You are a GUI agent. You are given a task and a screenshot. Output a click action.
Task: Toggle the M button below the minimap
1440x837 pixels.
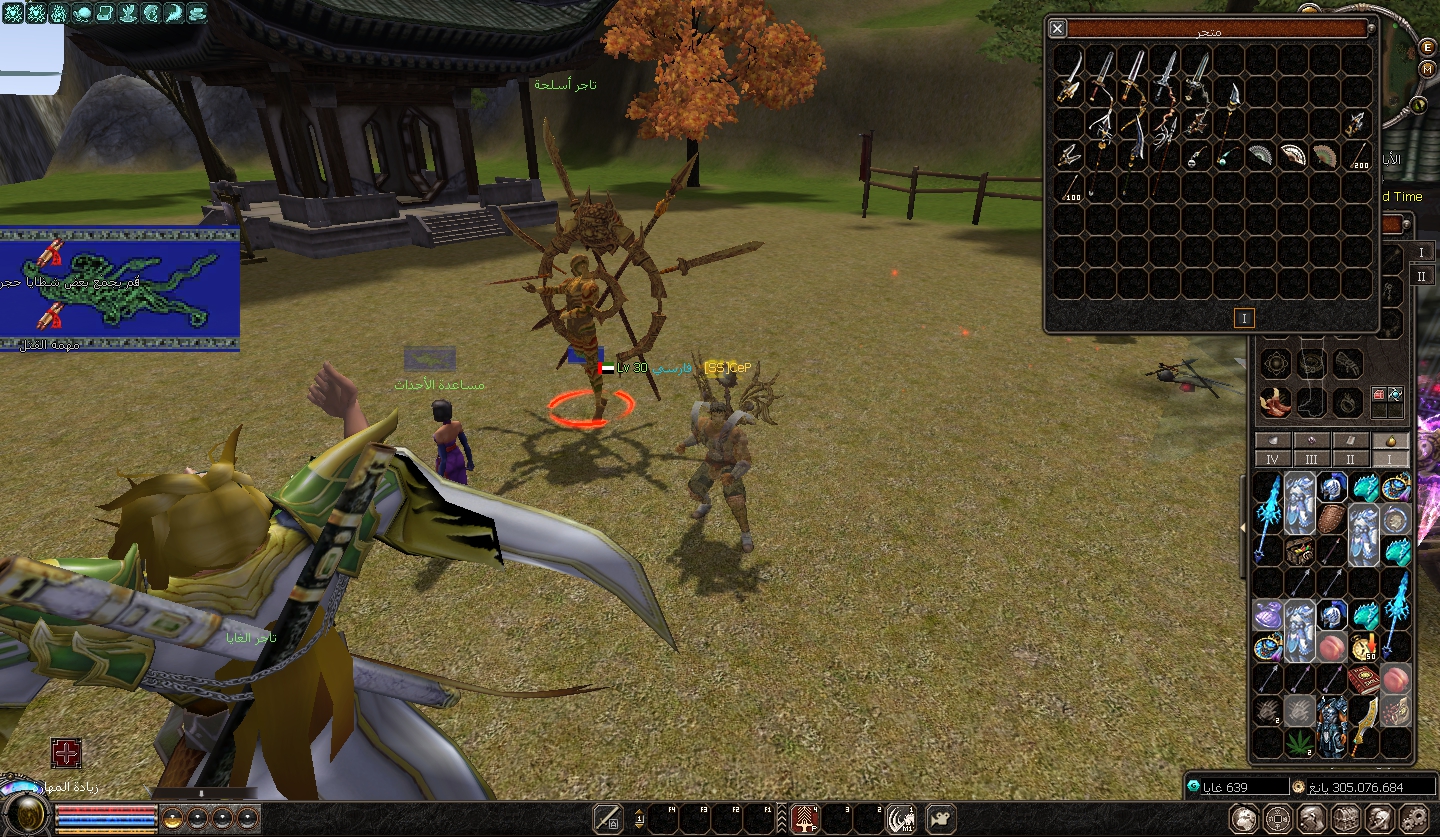(x=1427, y=68)
